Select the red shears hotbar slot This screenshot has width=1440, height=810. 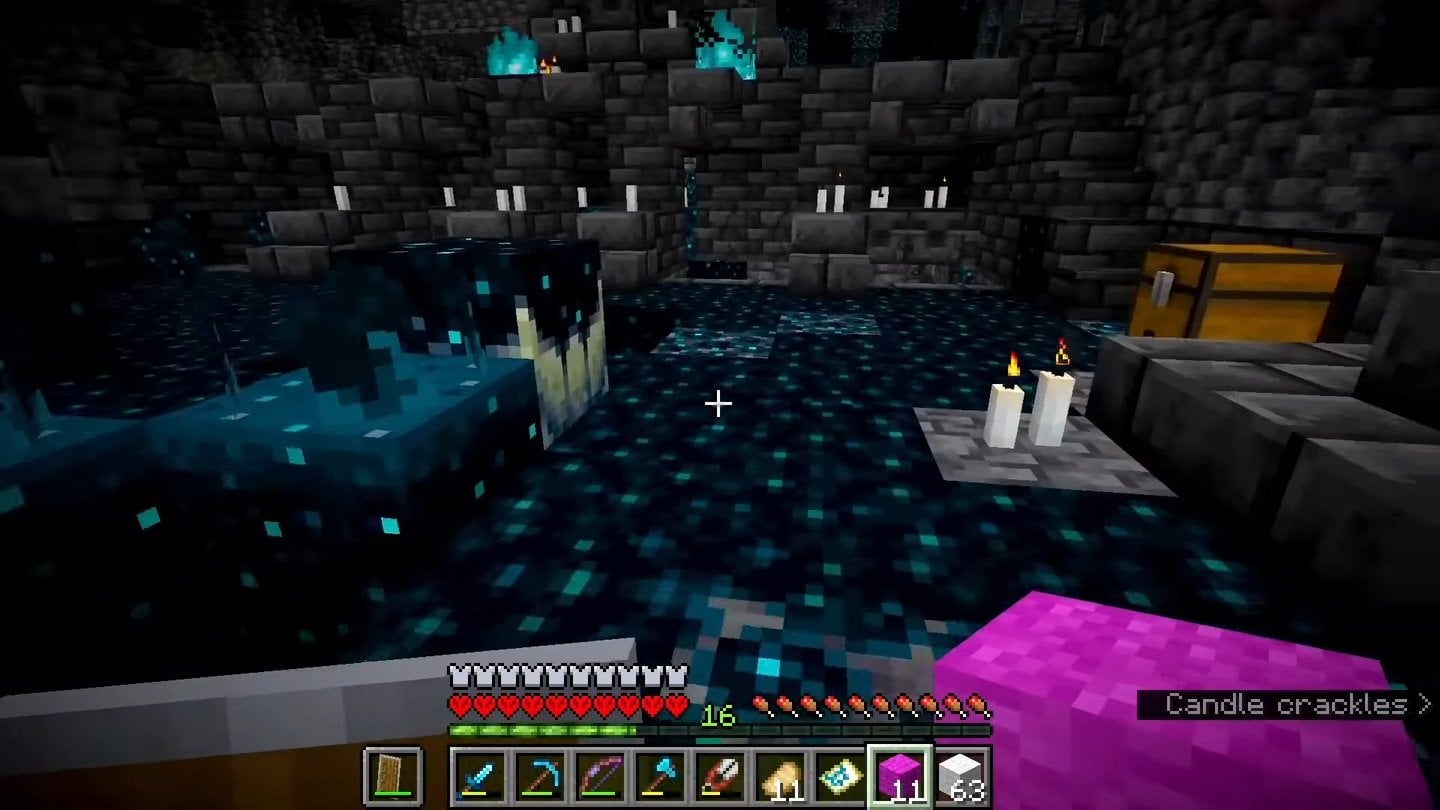point(720,777)
